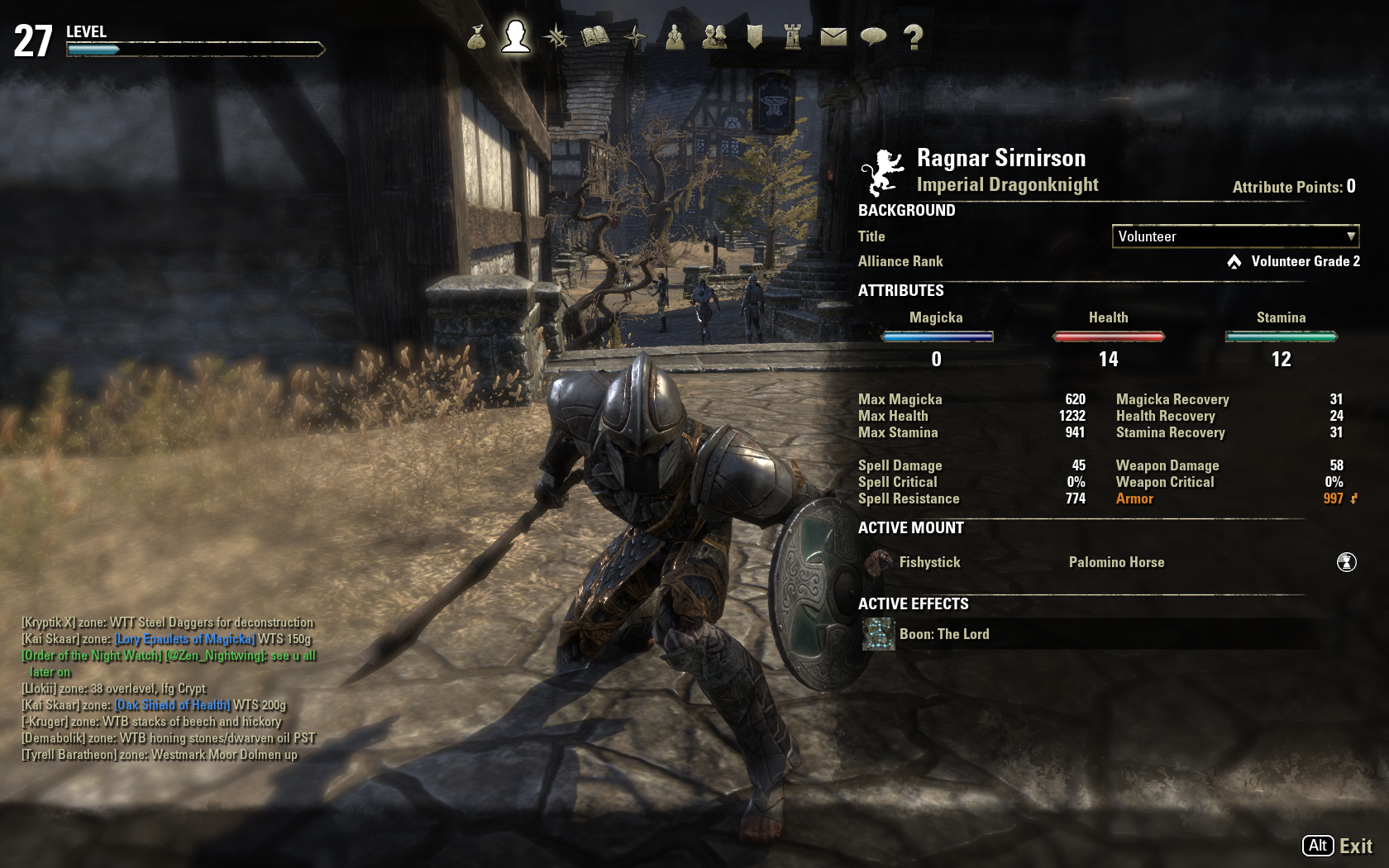Open the skills star-and-sword icon
Image resolution: width=1389 pixels, height=868 pixels.
pos(556,37)
